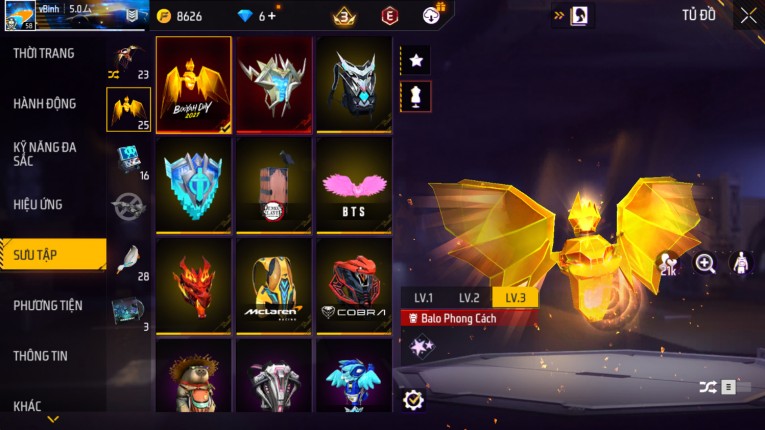Screen dimensions: 765x430
Task: Switch preview to LV.1
Action: 423,298
